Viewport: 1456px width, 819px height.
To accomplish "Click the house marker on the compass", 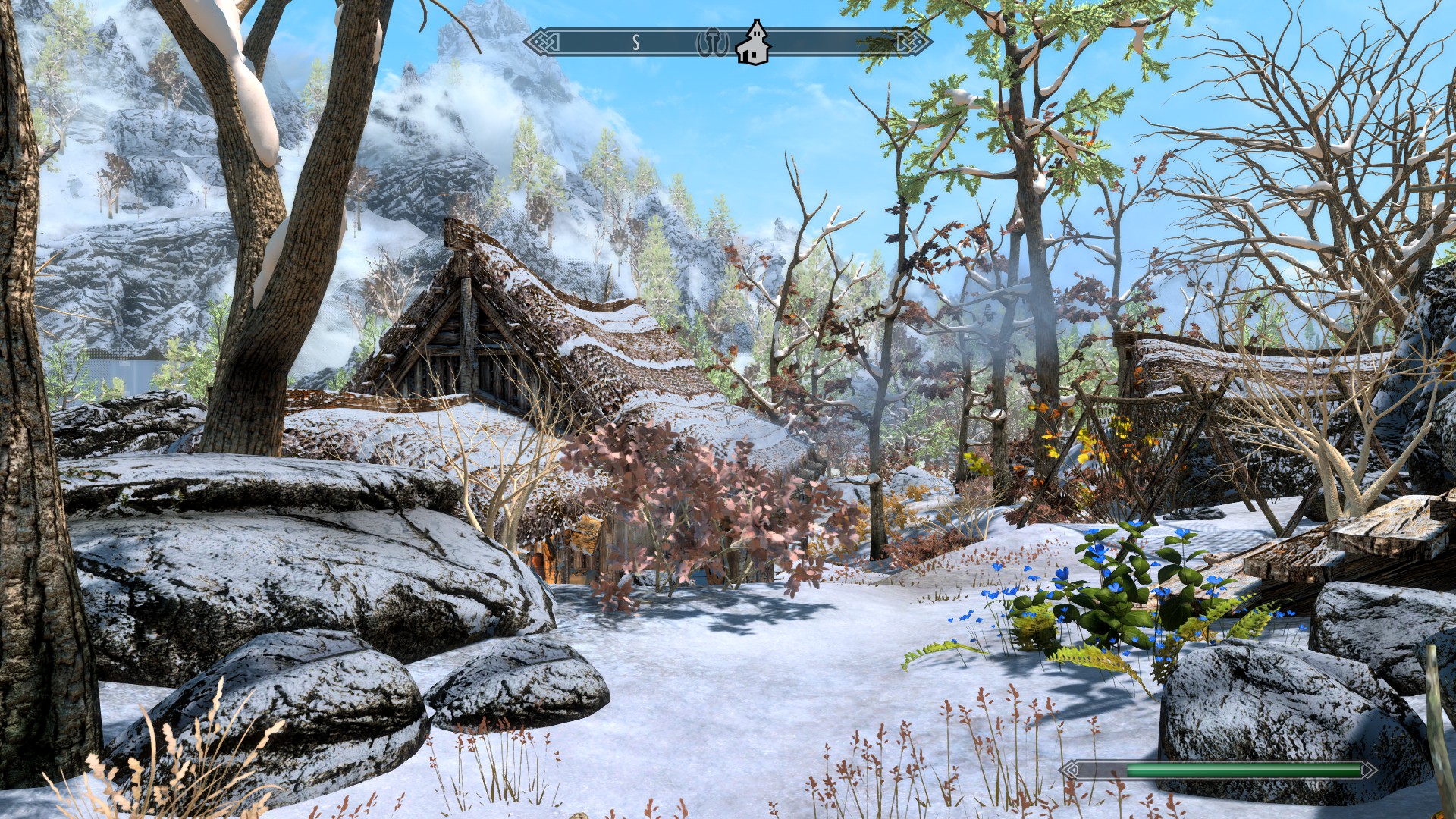I will 753,44.
